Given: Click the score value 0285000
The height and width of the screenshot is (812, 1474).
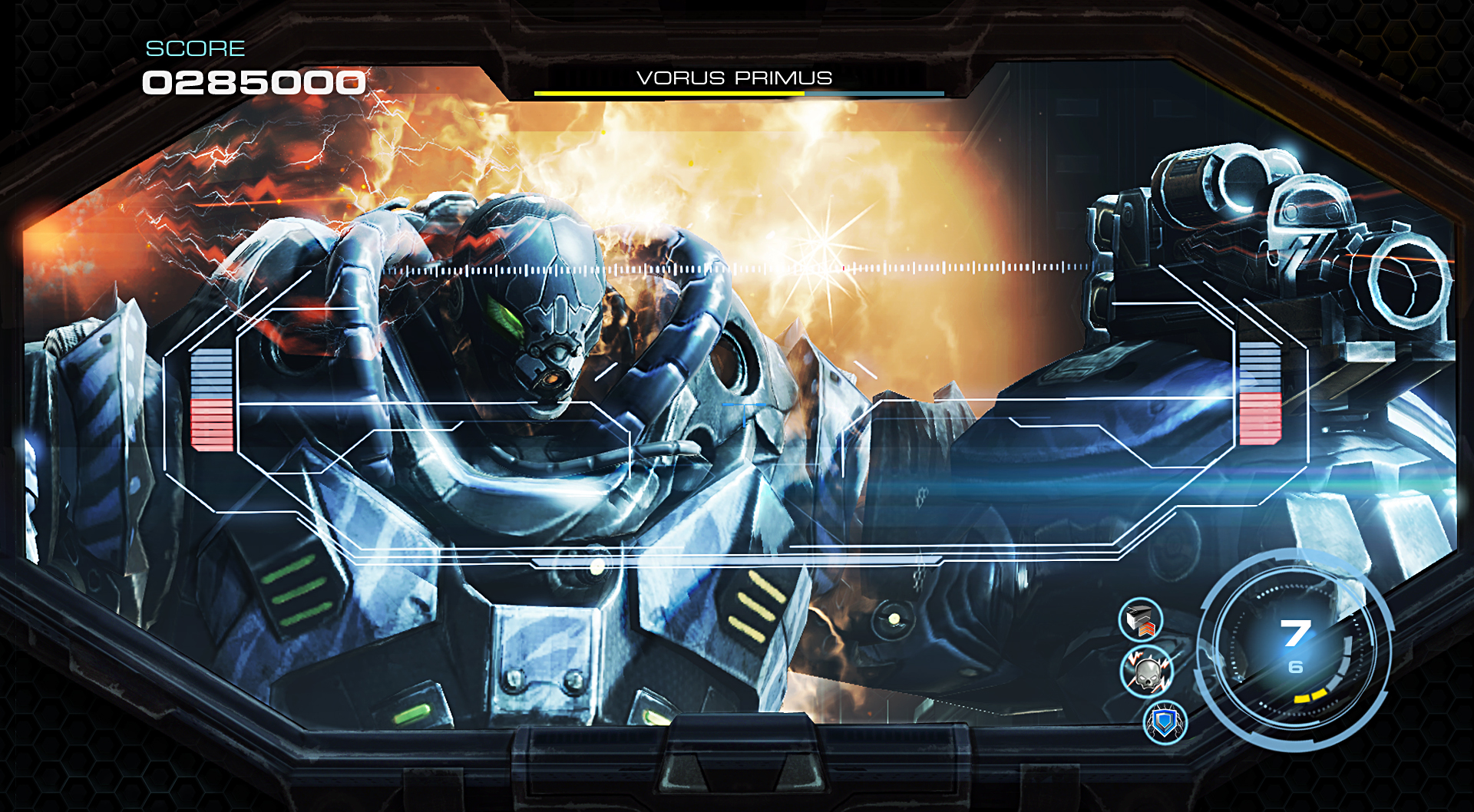Looking at the screenshot, I should (253, 82).
